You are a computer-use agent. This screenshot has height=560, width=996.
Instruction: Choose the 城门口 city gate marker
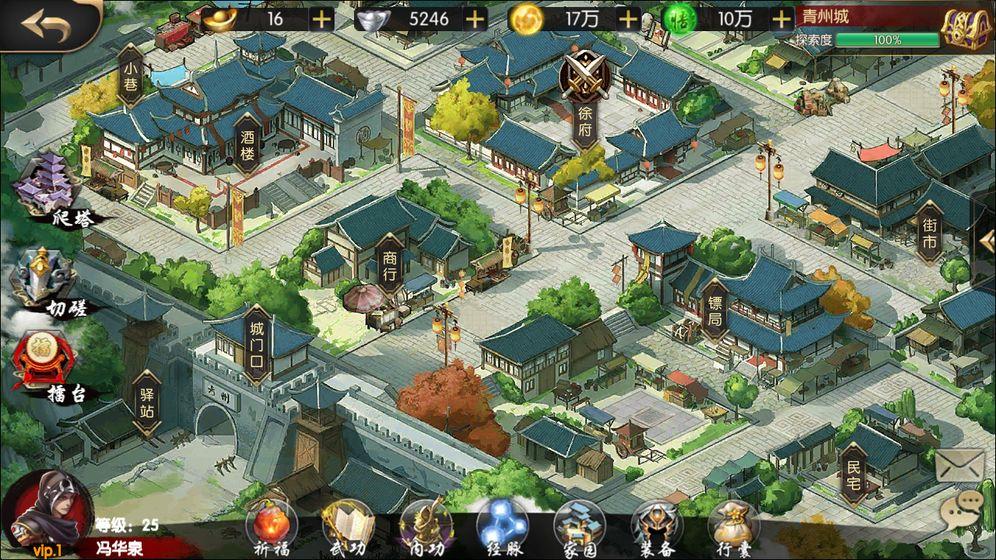tap(257, 344)
